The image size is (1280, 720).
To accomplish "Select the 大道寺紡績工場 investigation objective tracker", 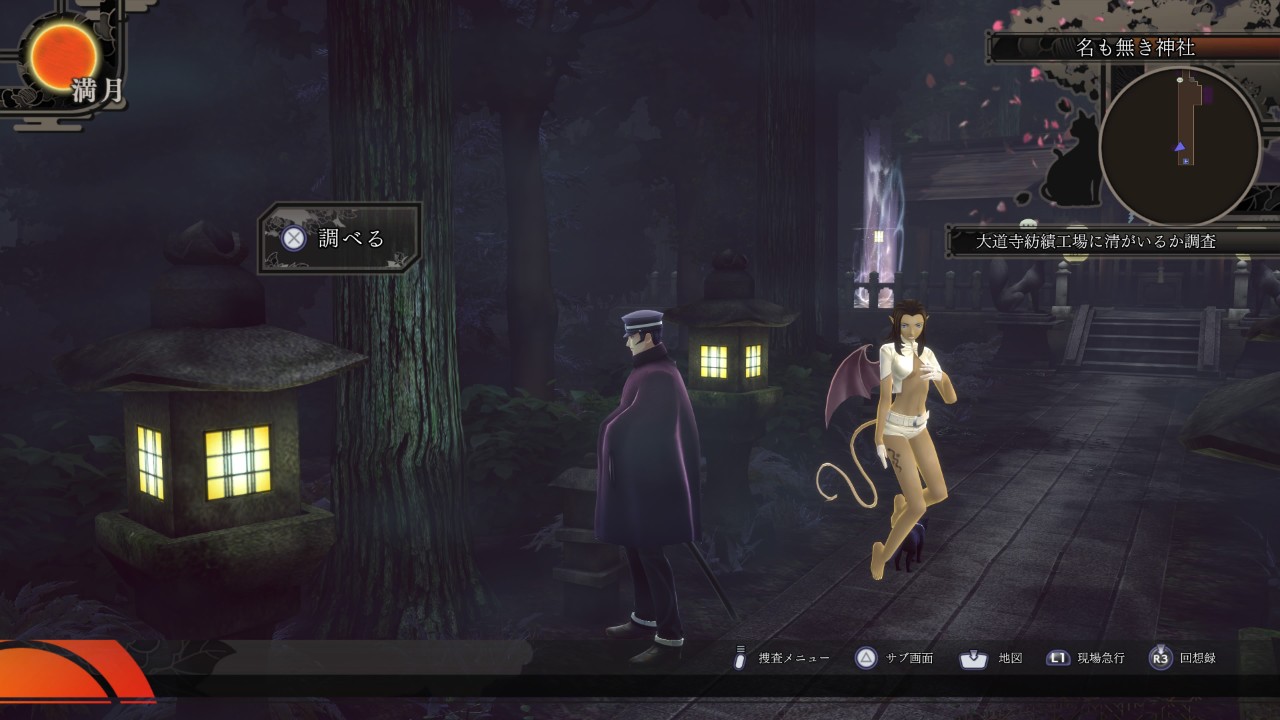I will pyautogui.click(x=1095, y=240).
